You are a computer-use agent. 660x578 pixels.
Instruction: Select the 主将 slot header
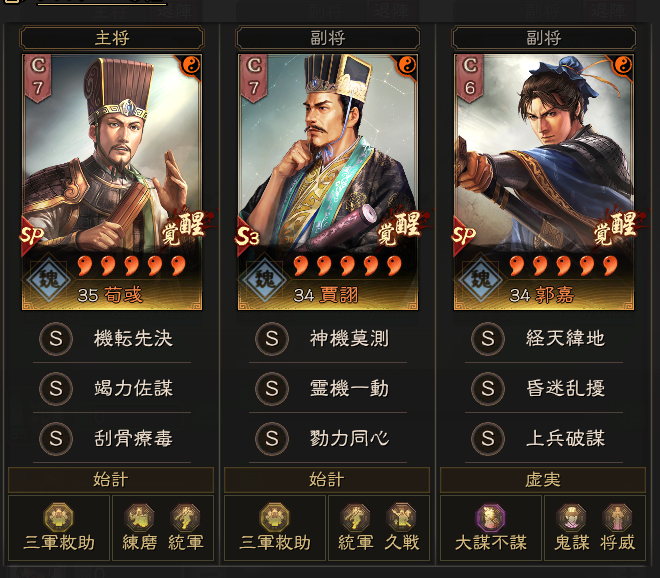(112, 38)
